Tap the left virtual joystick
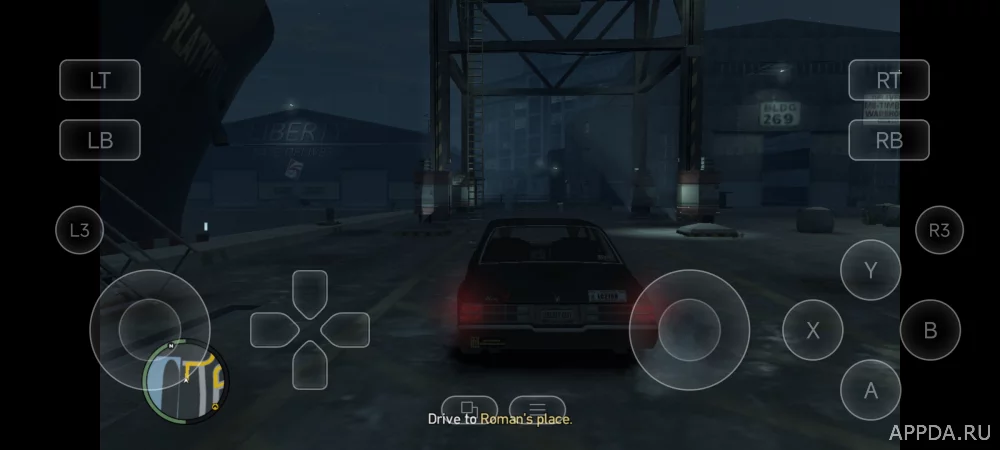Screen dimensions: 1000x450 click(x=150, y=329)
